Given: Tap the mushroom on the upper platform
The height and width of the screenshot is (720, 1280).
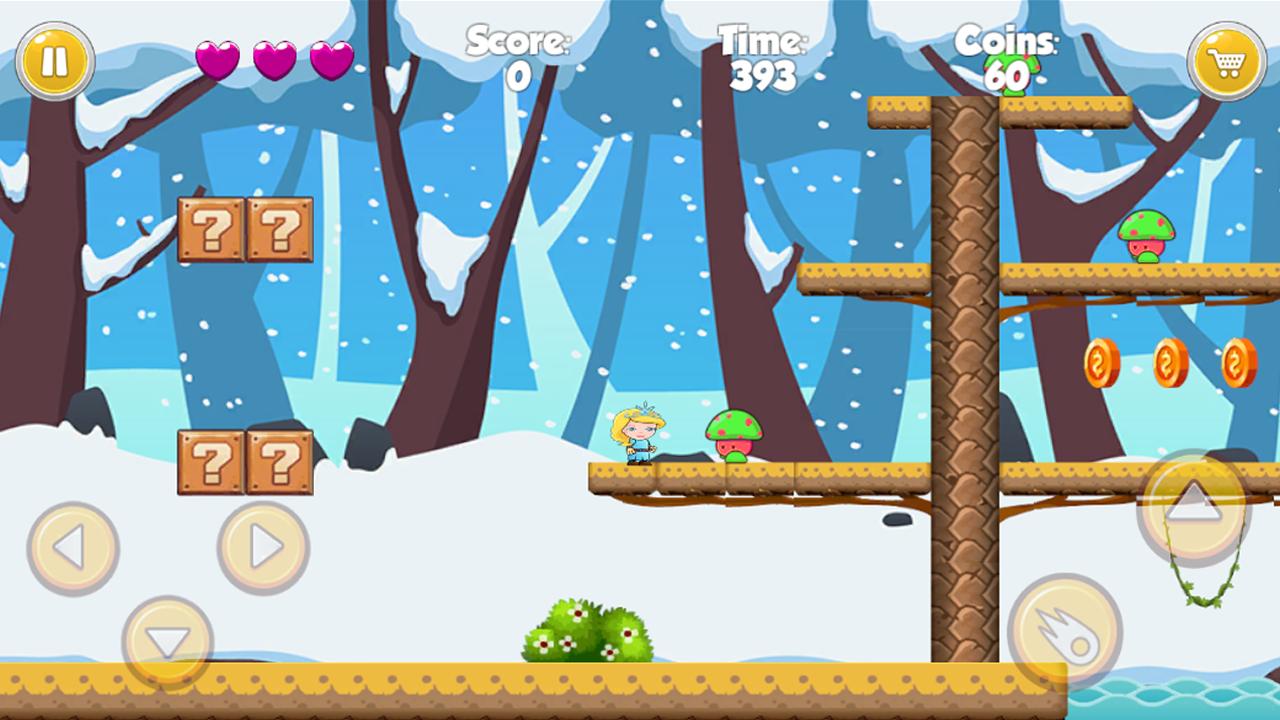Looking at the screenshot, I should tap(1145, 237).
